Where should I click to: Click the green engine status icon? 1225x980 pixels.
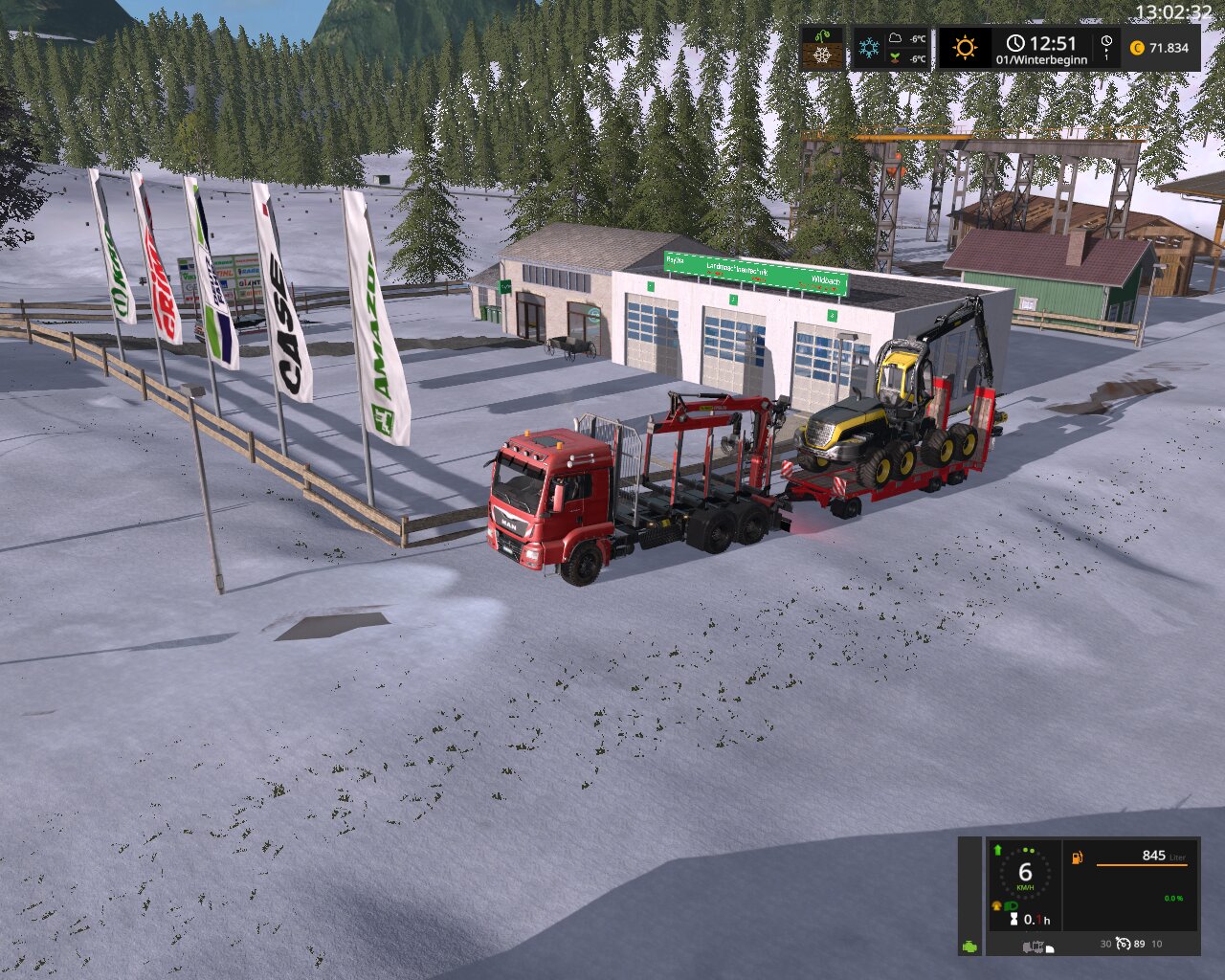point(969,946)
